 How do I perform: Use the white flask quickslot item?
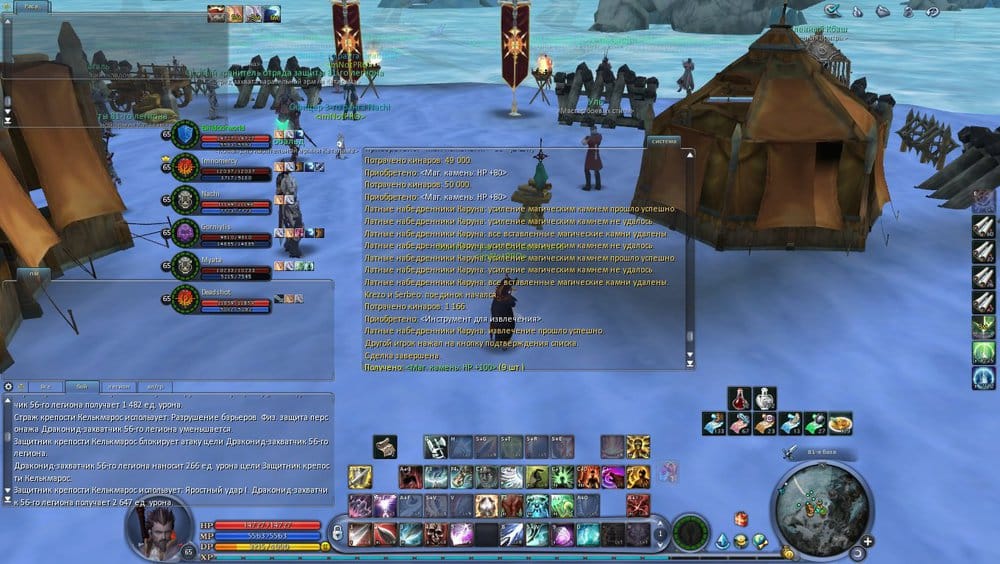tap(764, 398)
